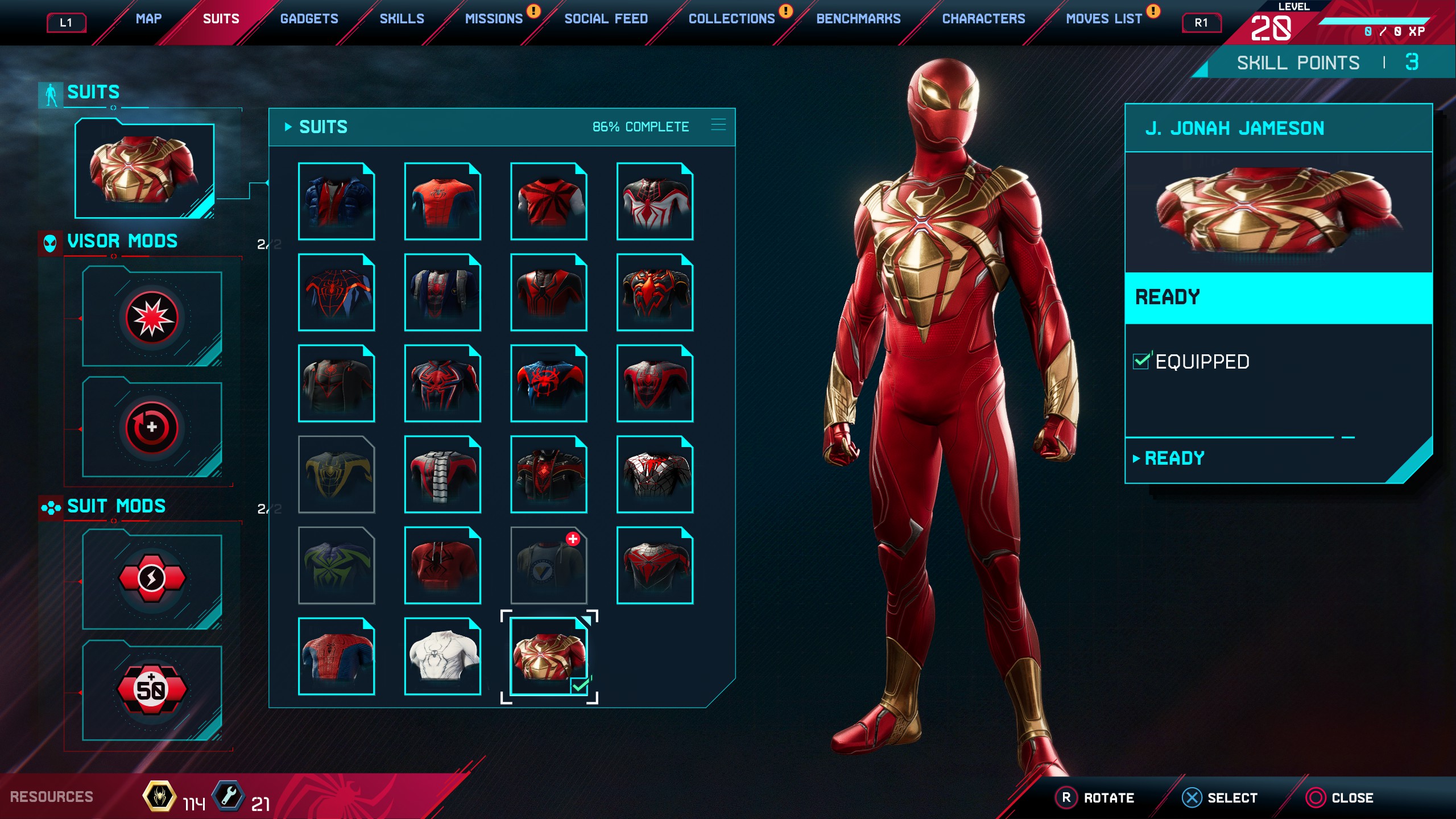Select the plus 50 suit mod slot
Image resolution: width=1456 pixels, height=819 pixels.
click(x=152, y=690)
